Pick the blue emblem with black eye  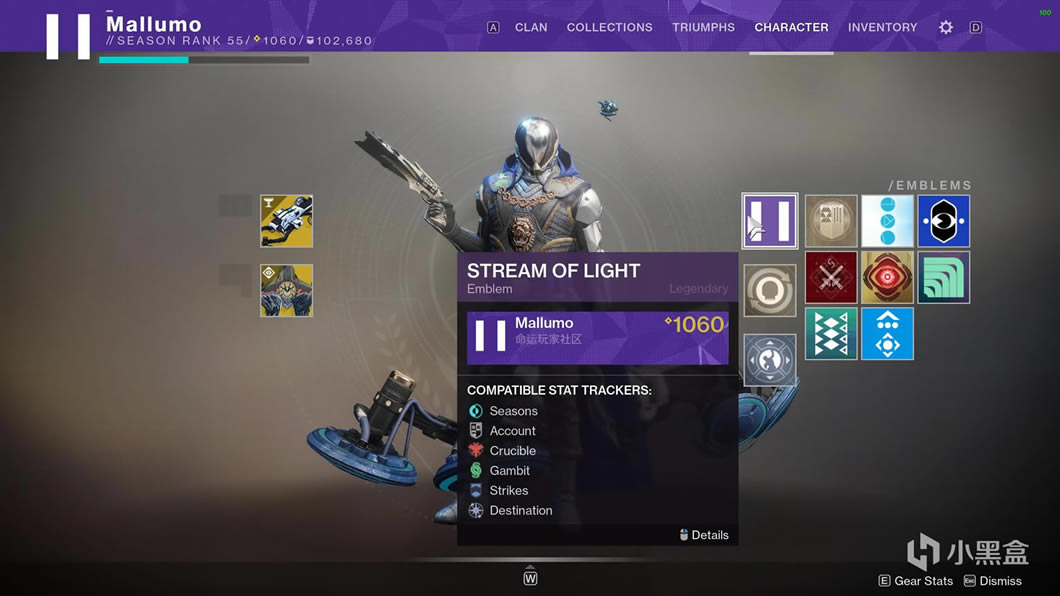944,221
